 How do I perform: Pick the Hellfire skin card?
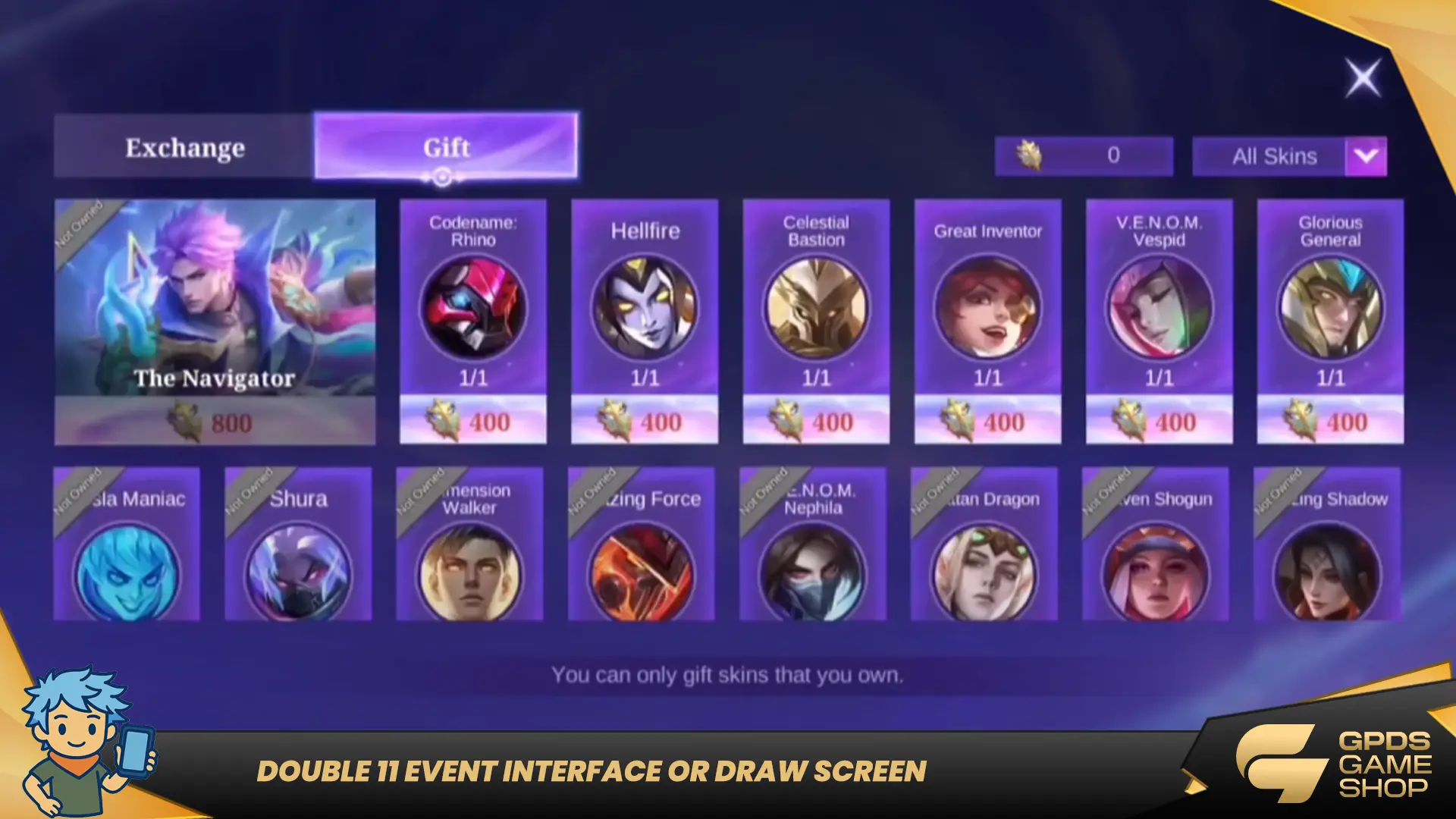coord(645,321)
